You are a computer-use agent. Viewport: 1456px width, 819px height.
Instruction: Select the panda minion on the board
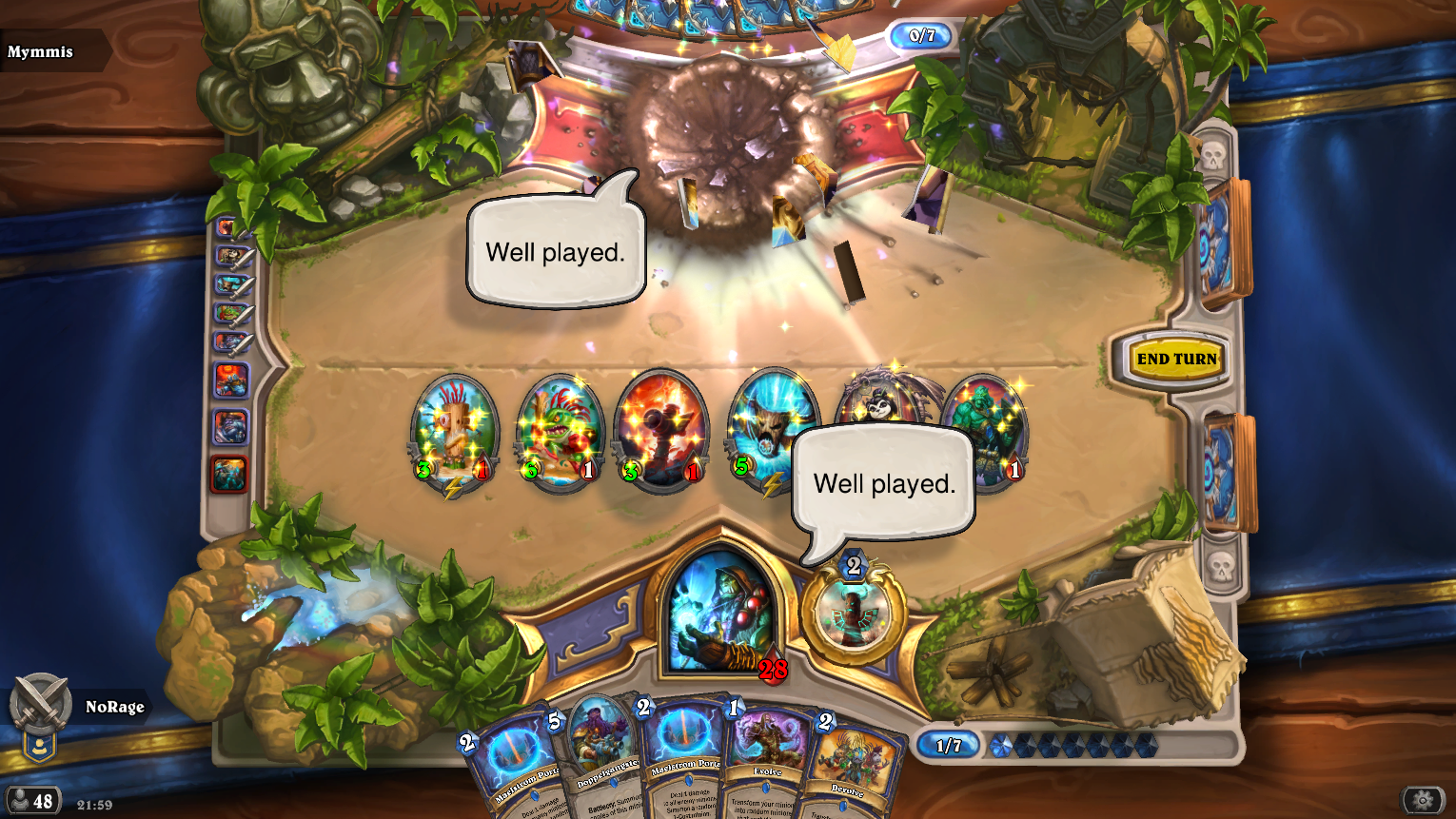coord(880,401)
